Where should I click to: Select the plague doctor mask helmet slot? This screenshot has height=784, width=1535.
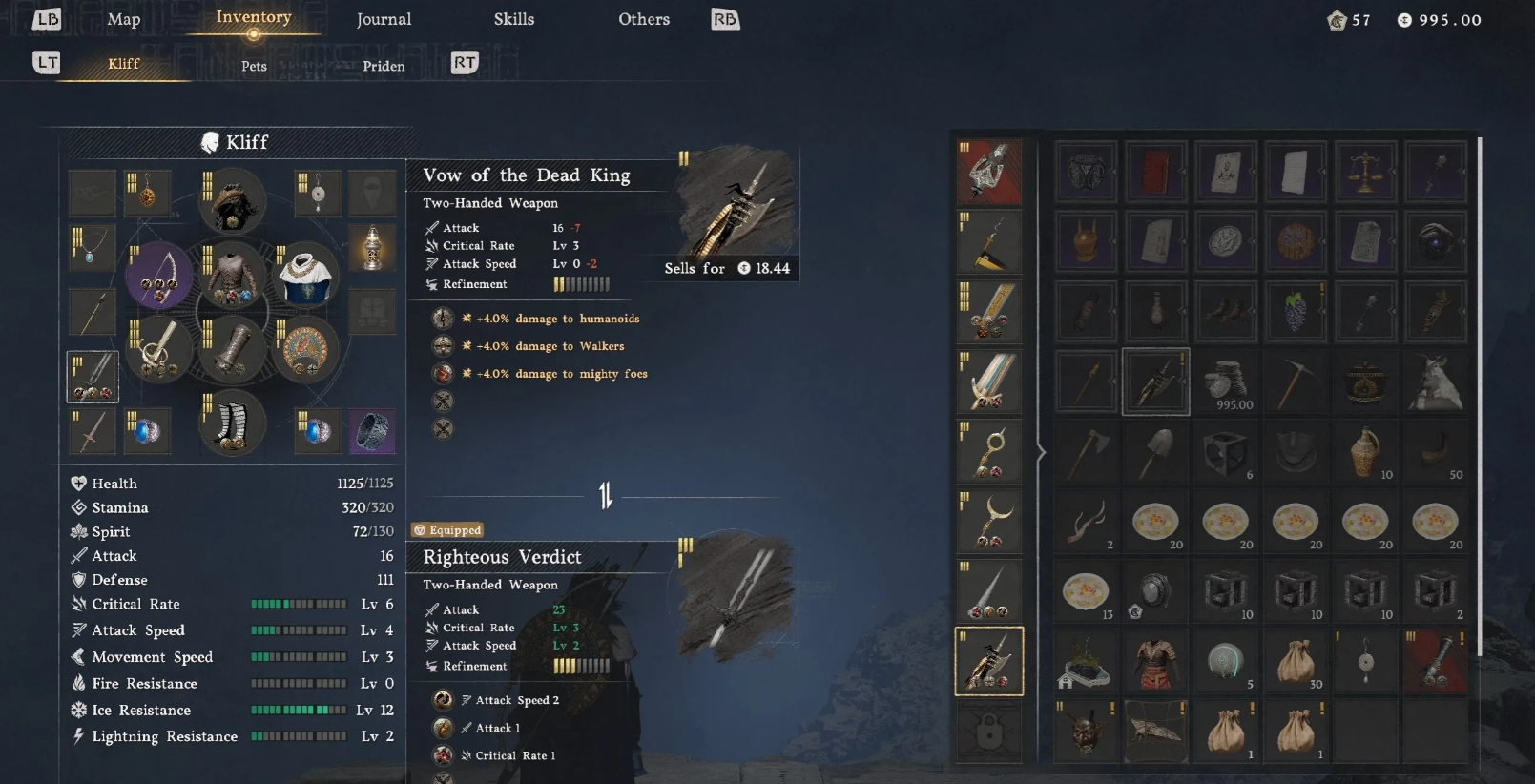(232, 201)
